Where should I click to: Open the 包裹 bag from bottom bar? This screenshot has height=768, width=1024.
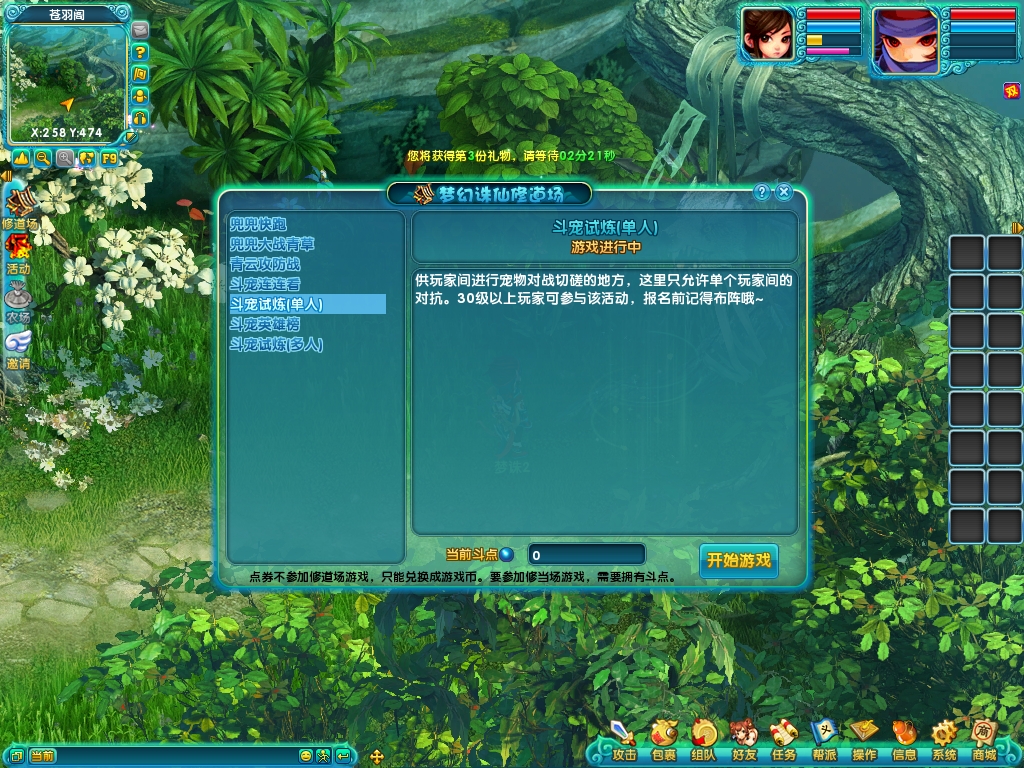click(663, 740)
